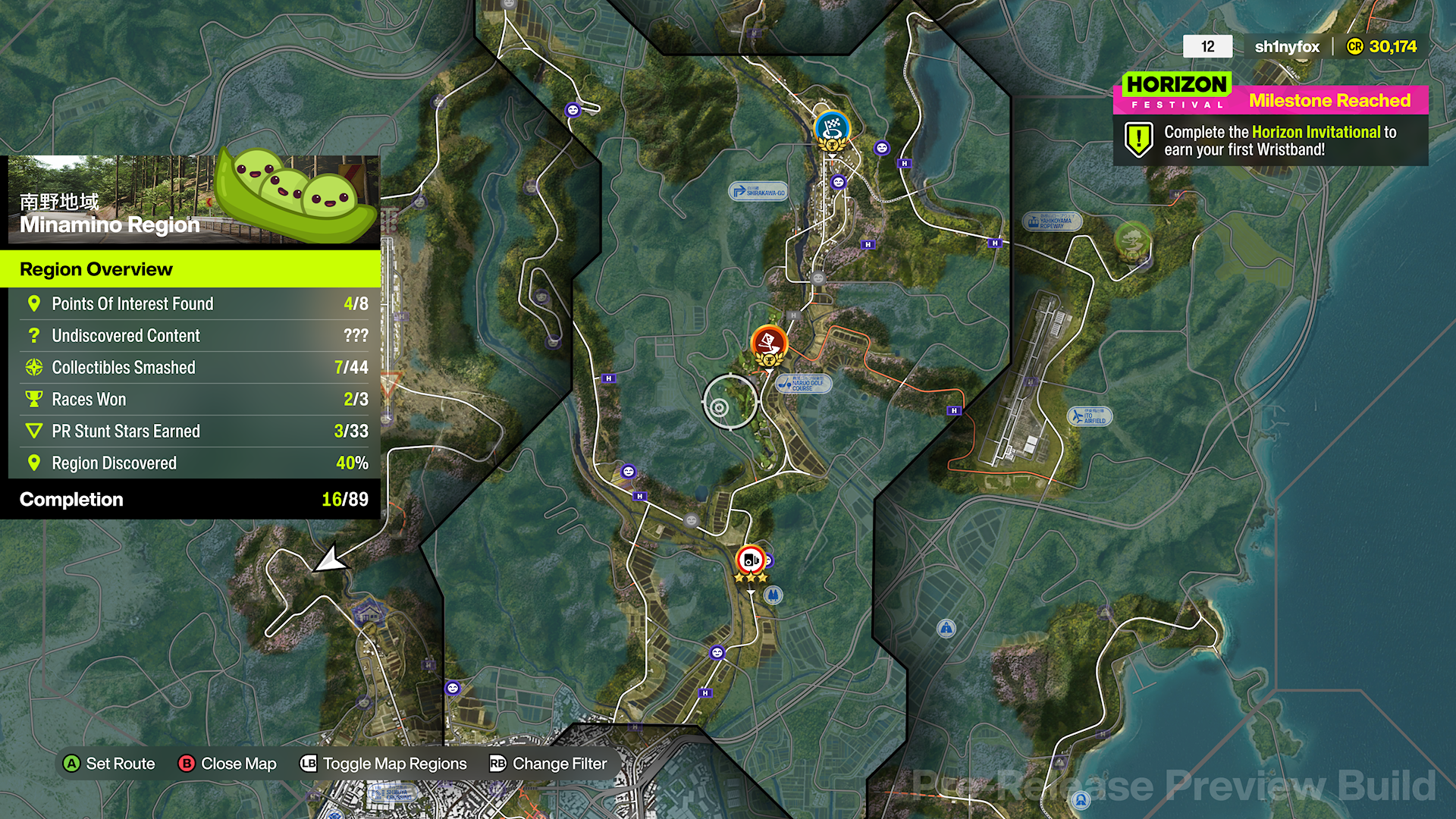Click the red three-star photo challenge marker
This screenshot has width=1456, height=819.
750,560
